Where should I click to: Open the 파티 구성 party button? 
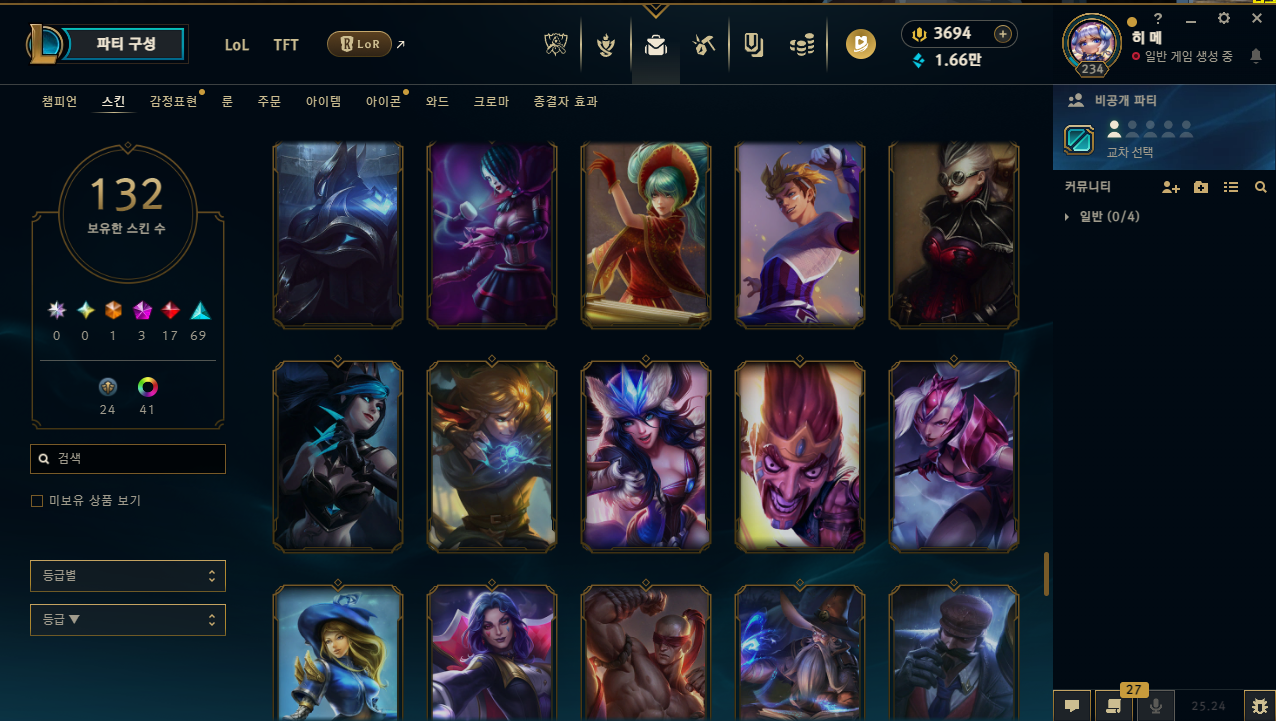[x=126, y=44]
